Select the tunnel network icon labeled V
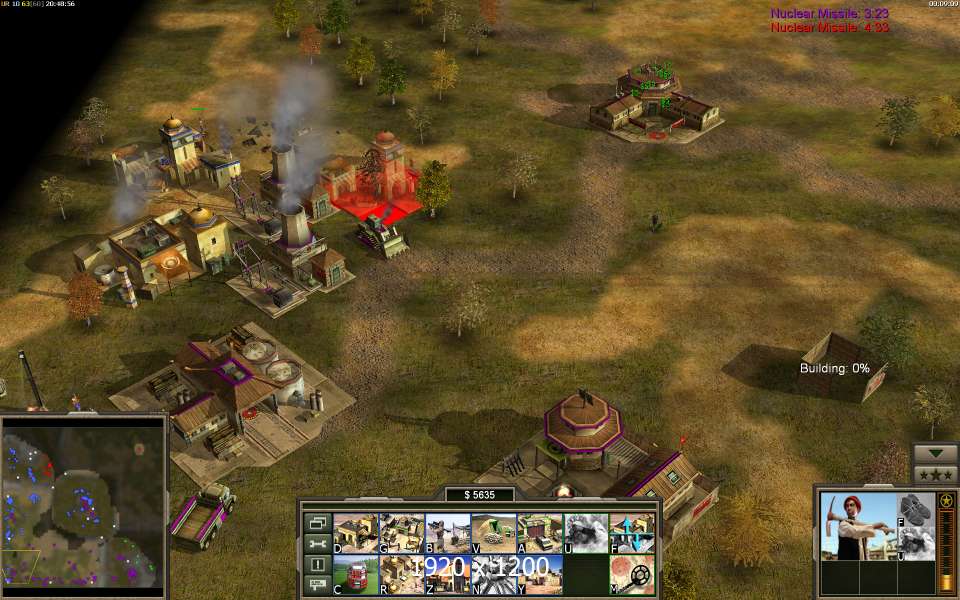Screen dimensions: 960x600 [494, 534]
